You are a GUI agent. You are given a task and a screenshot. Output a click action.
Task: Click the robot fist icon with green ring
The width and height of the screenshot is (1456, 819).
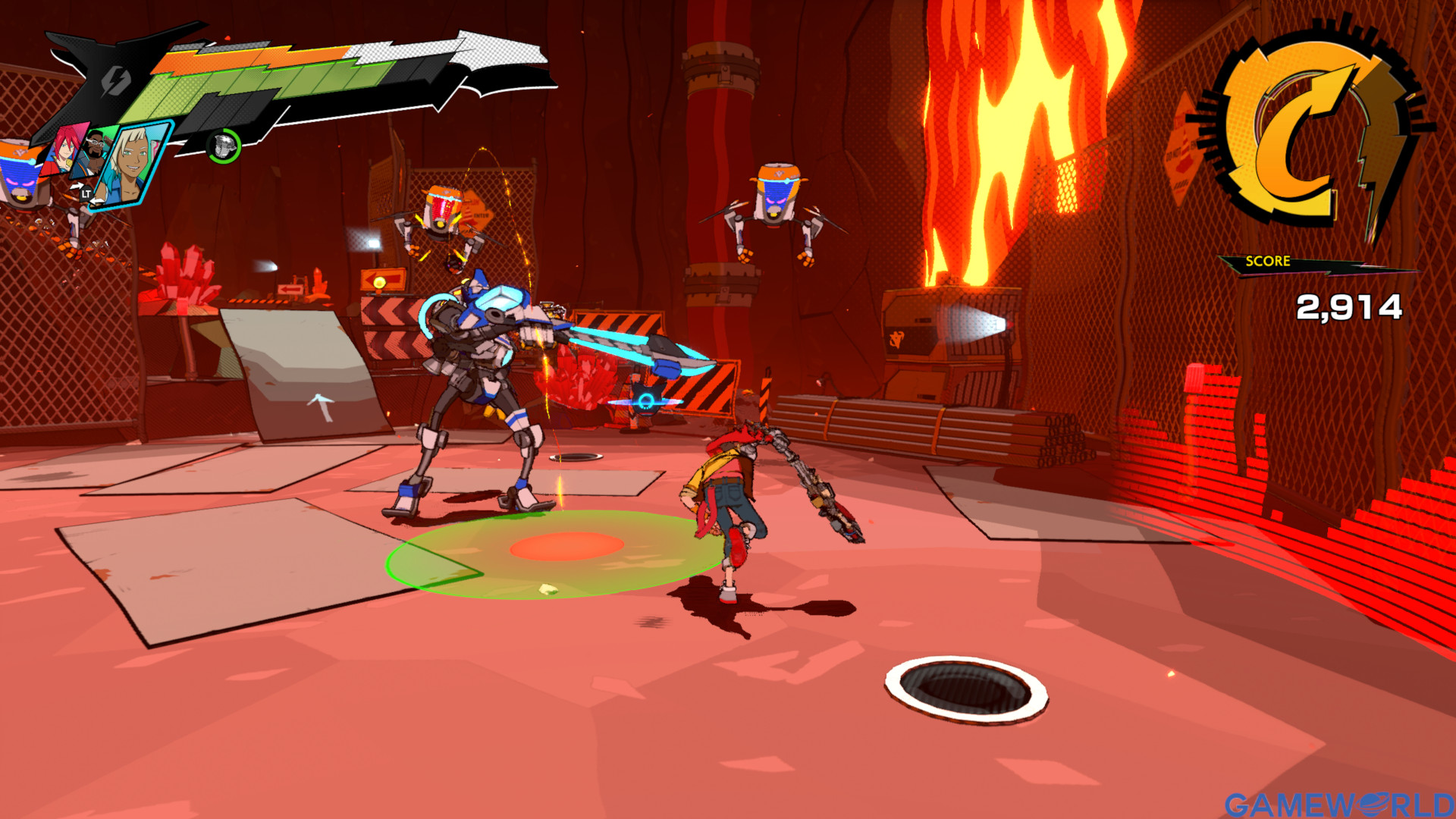[x=224, y=146]
